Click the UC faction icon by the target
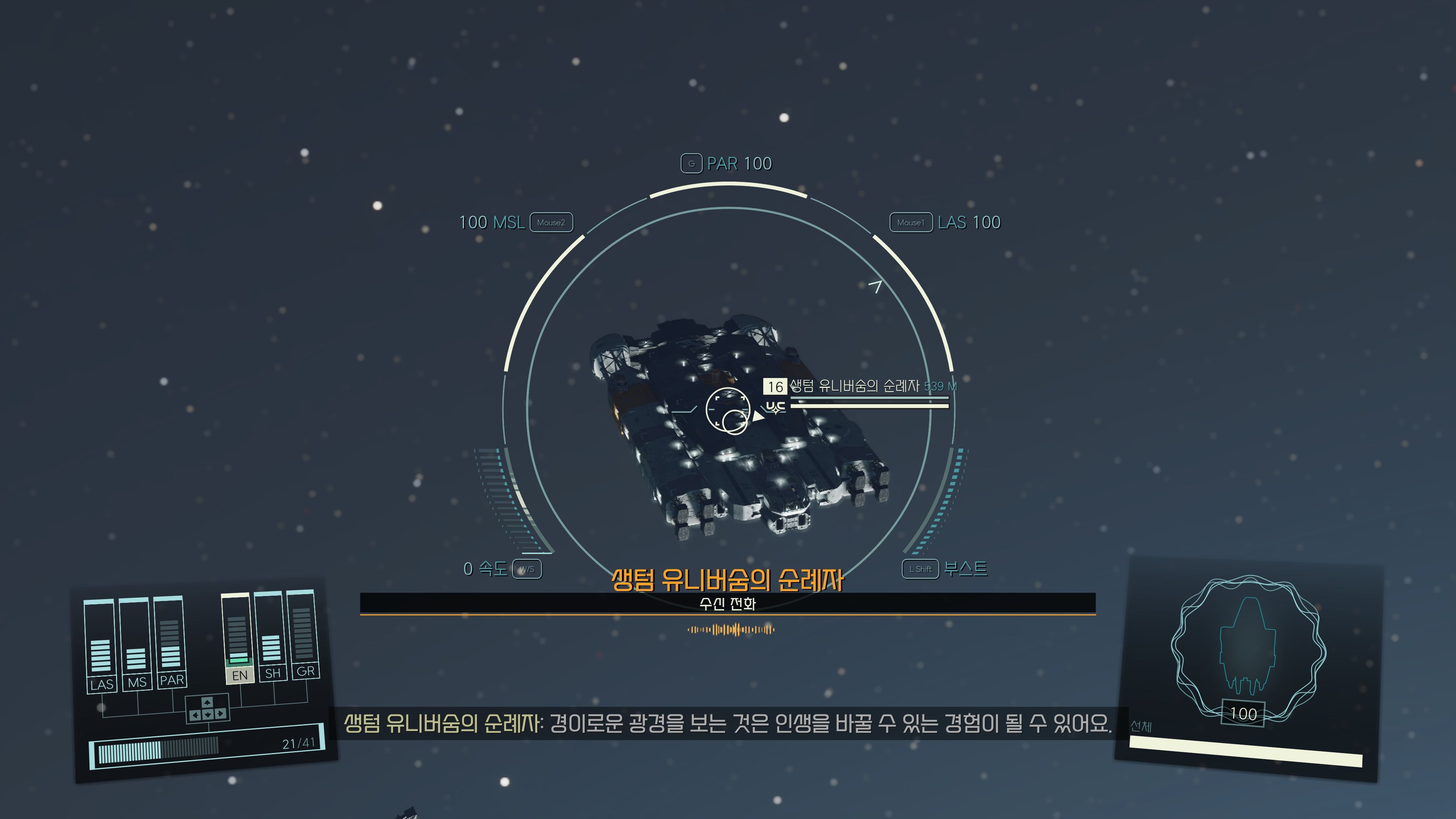Image resolution: width=1456 pixels, height=819 pixels. [775, 407]
